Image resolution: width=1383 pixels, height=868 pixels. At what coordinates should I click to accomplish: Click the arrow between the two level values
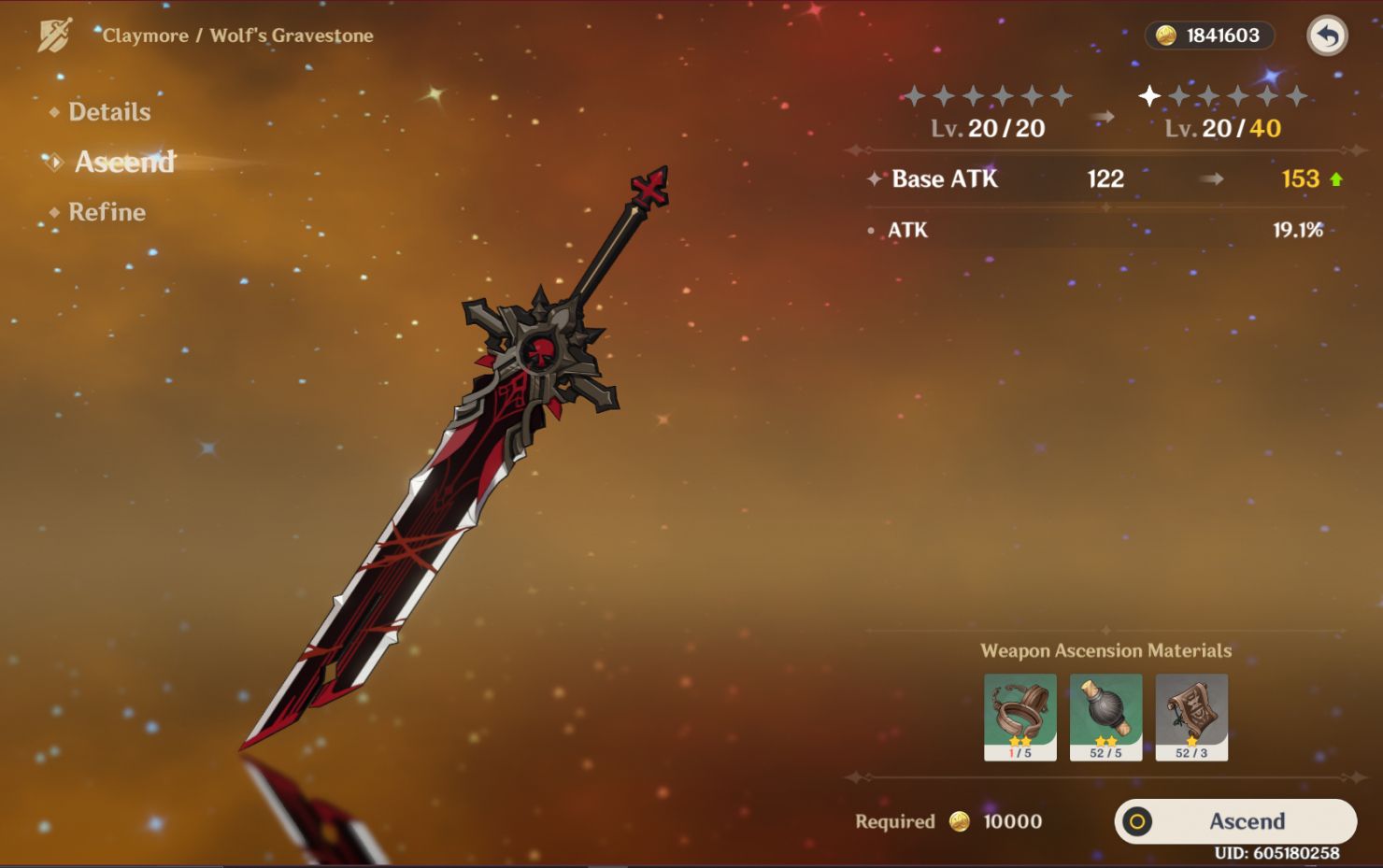pos(1103,117)
